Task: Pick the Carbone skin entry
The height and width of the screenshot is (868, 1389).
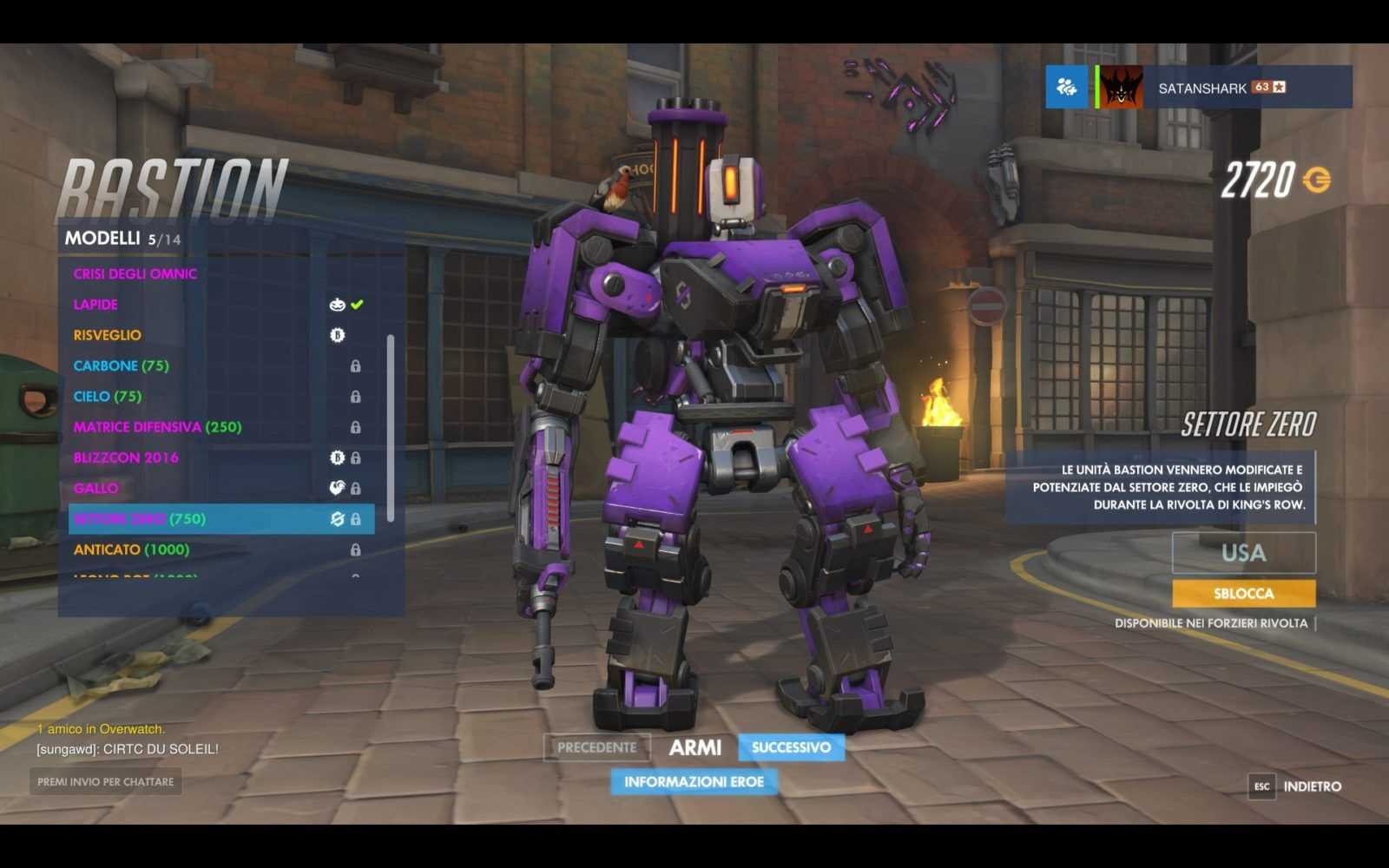Action: [x=122, y=365]
